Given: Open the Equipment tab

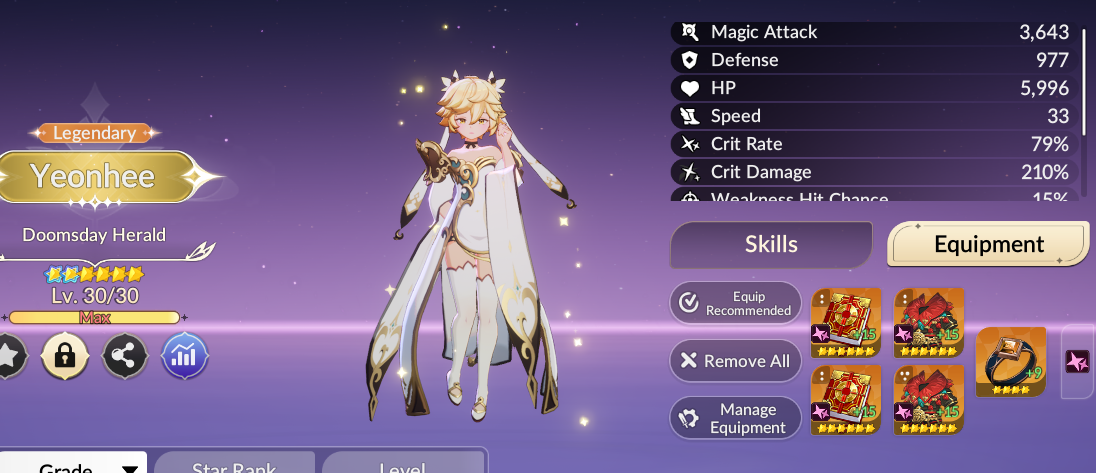Looking at the screenshot, I should (988, 245).
